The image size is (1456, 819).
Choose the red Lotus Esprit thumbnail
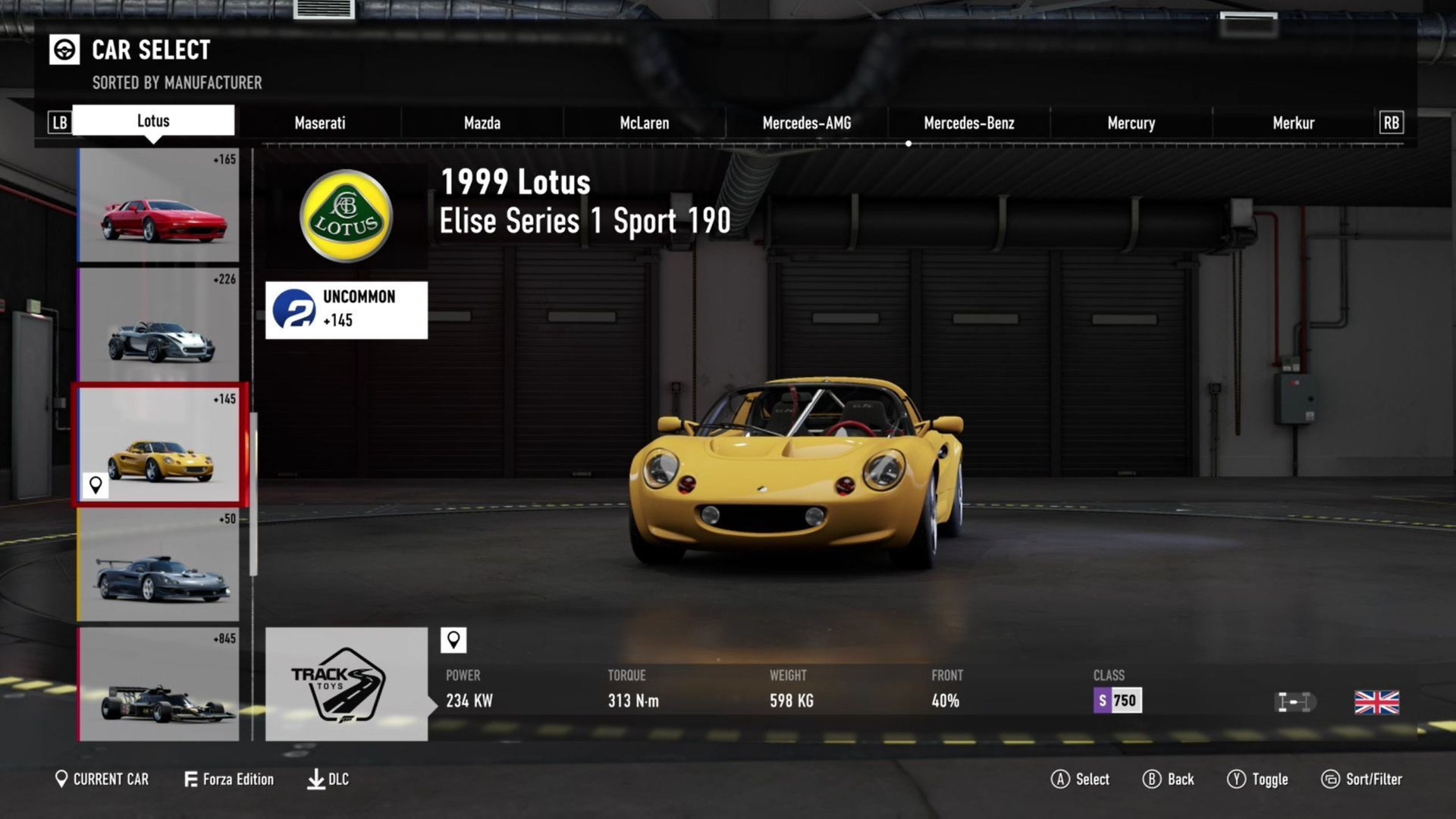(158, 206)
